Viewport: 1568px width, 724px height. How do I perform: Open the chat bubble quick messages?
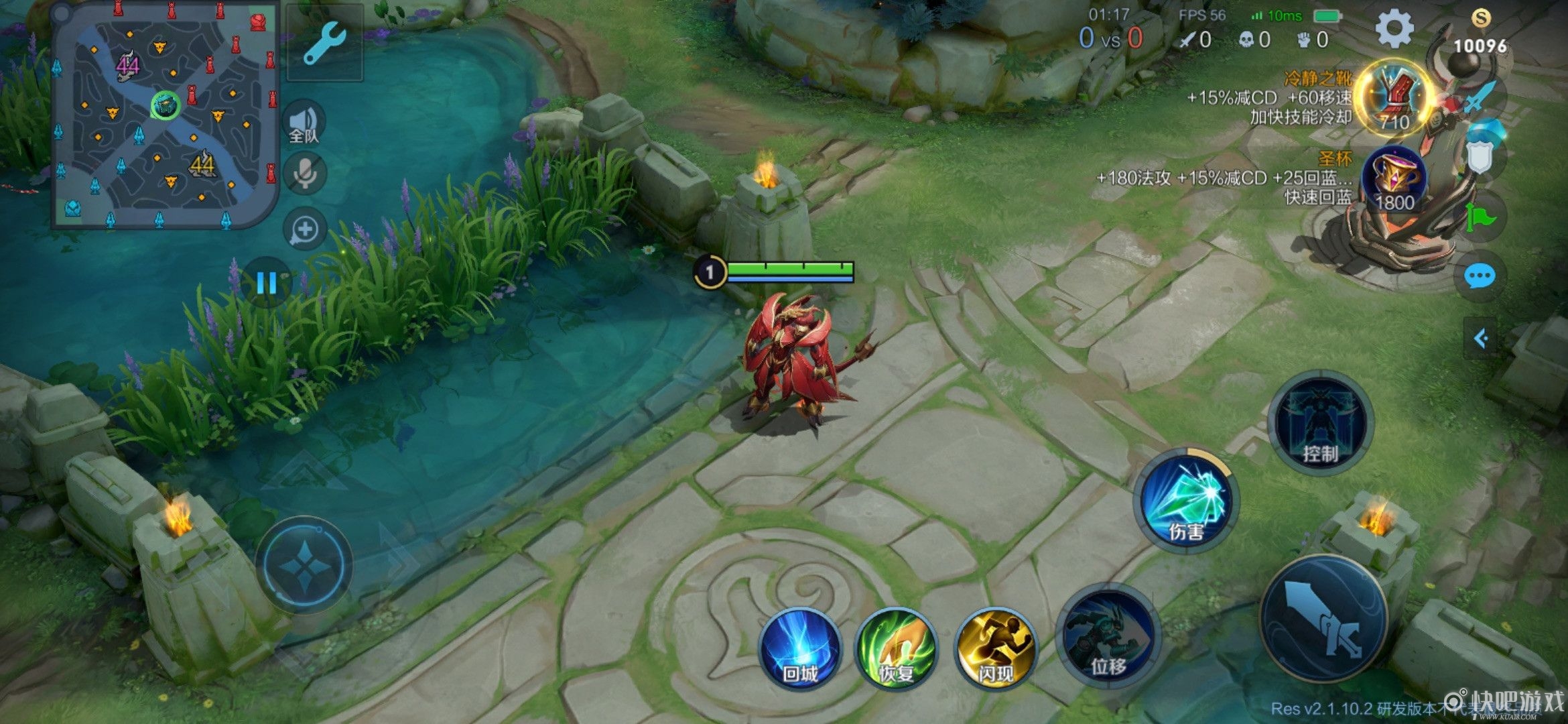(x=1480, y=276)
